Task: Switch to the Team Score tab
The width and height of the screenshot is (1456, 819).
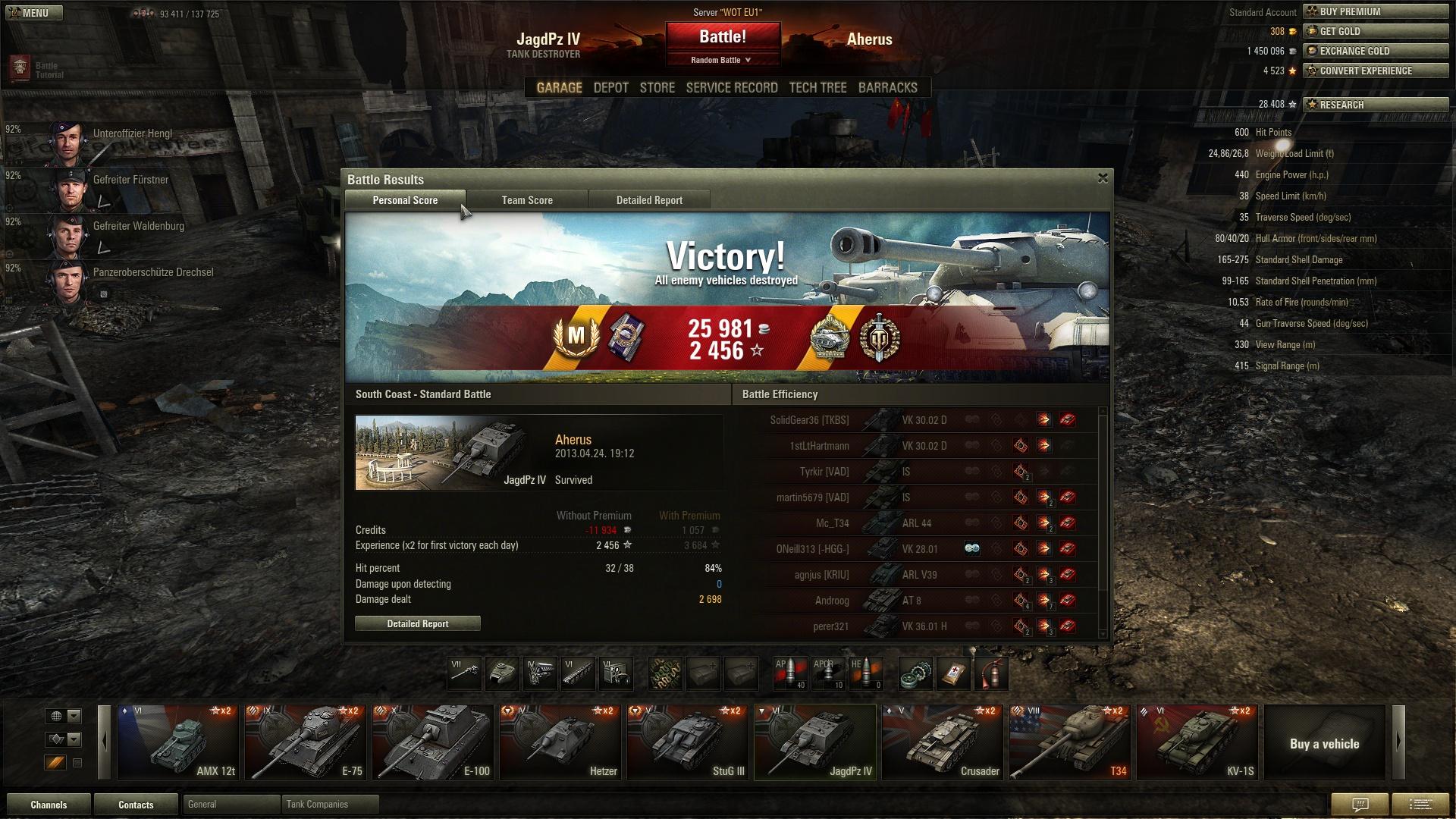Action: (x=527, y=200)
